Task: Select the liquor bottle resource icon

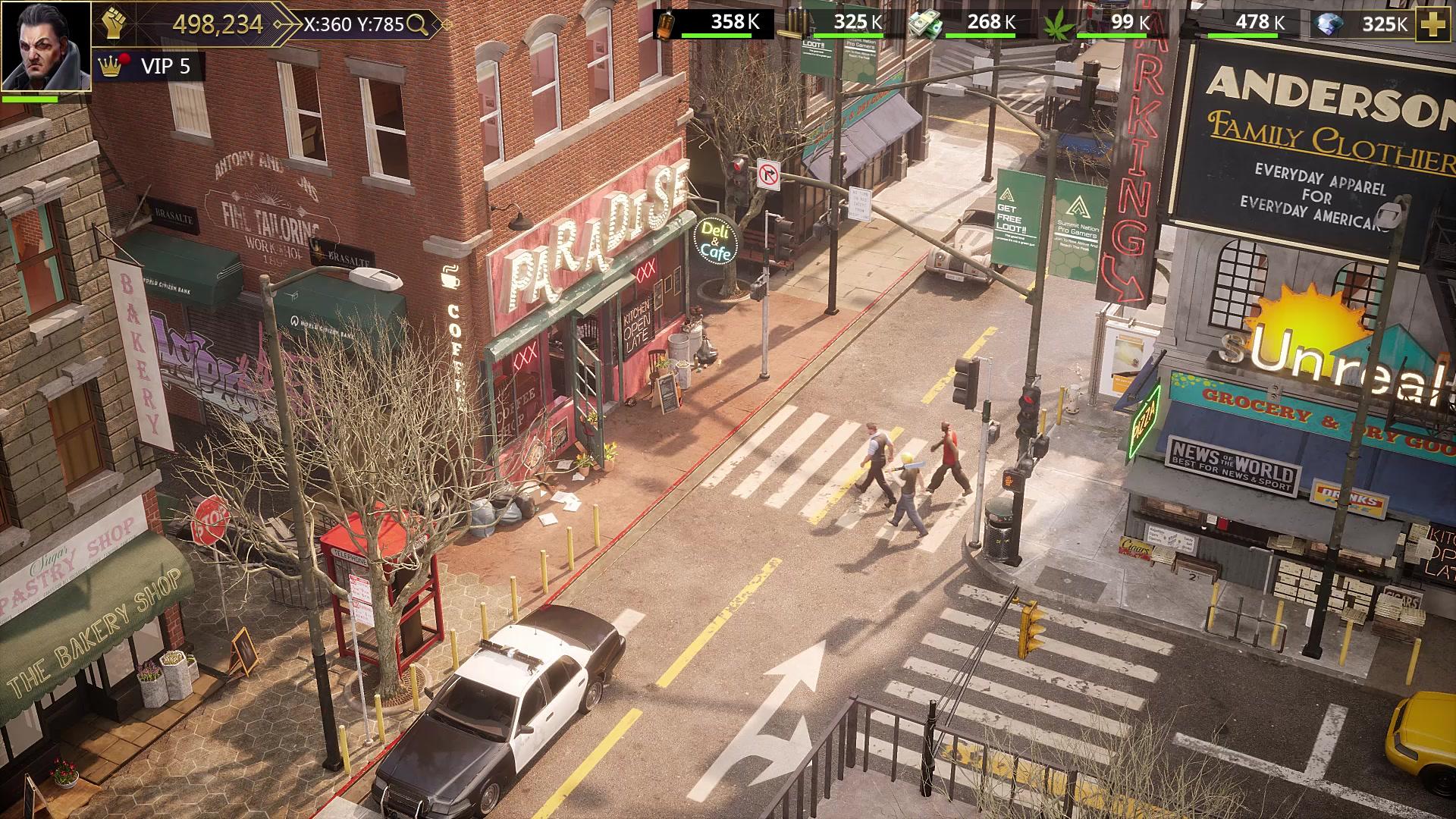Action: click(x=667, y=24)
